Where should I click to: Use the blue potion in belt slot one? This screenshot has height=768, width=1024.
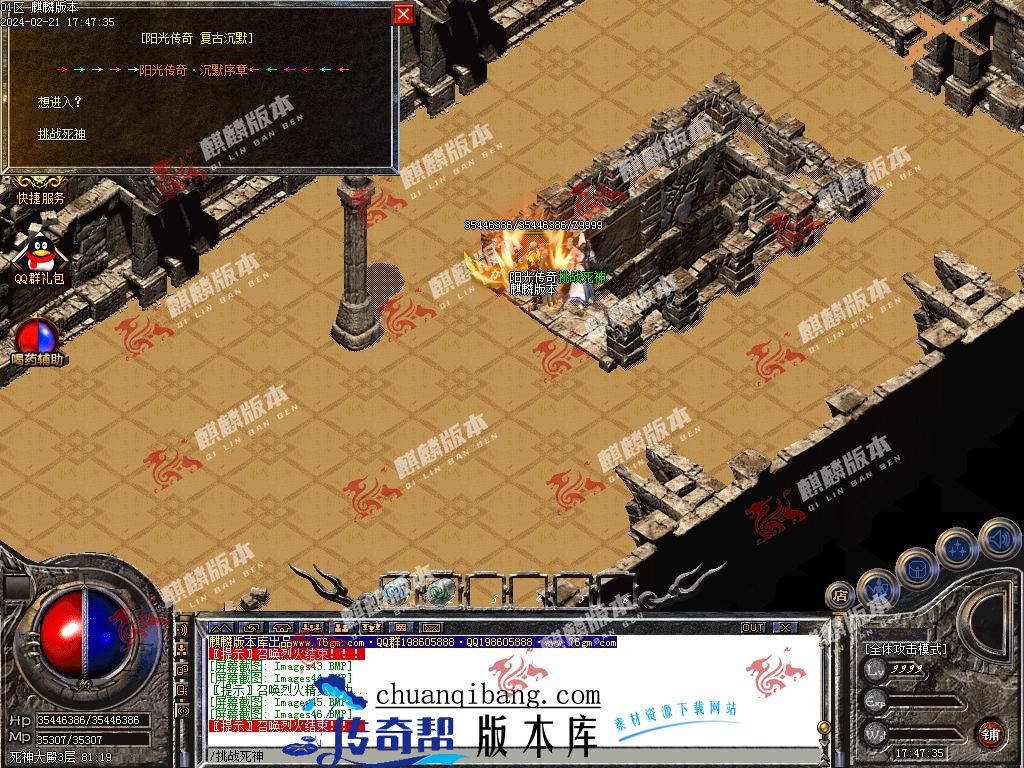(396, 591)
